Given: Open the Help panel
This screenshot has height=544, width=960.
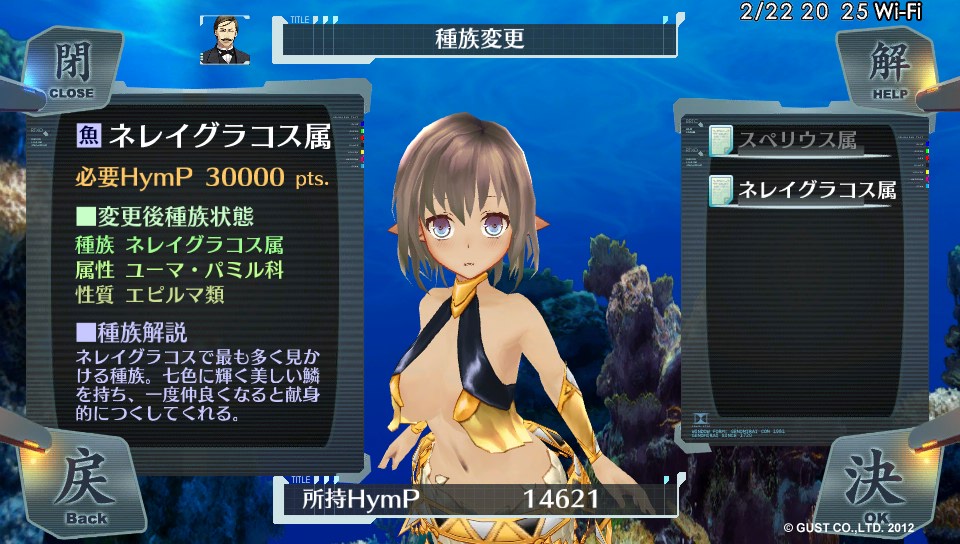Looking at the screenshot, I should [x=889, y=68].
